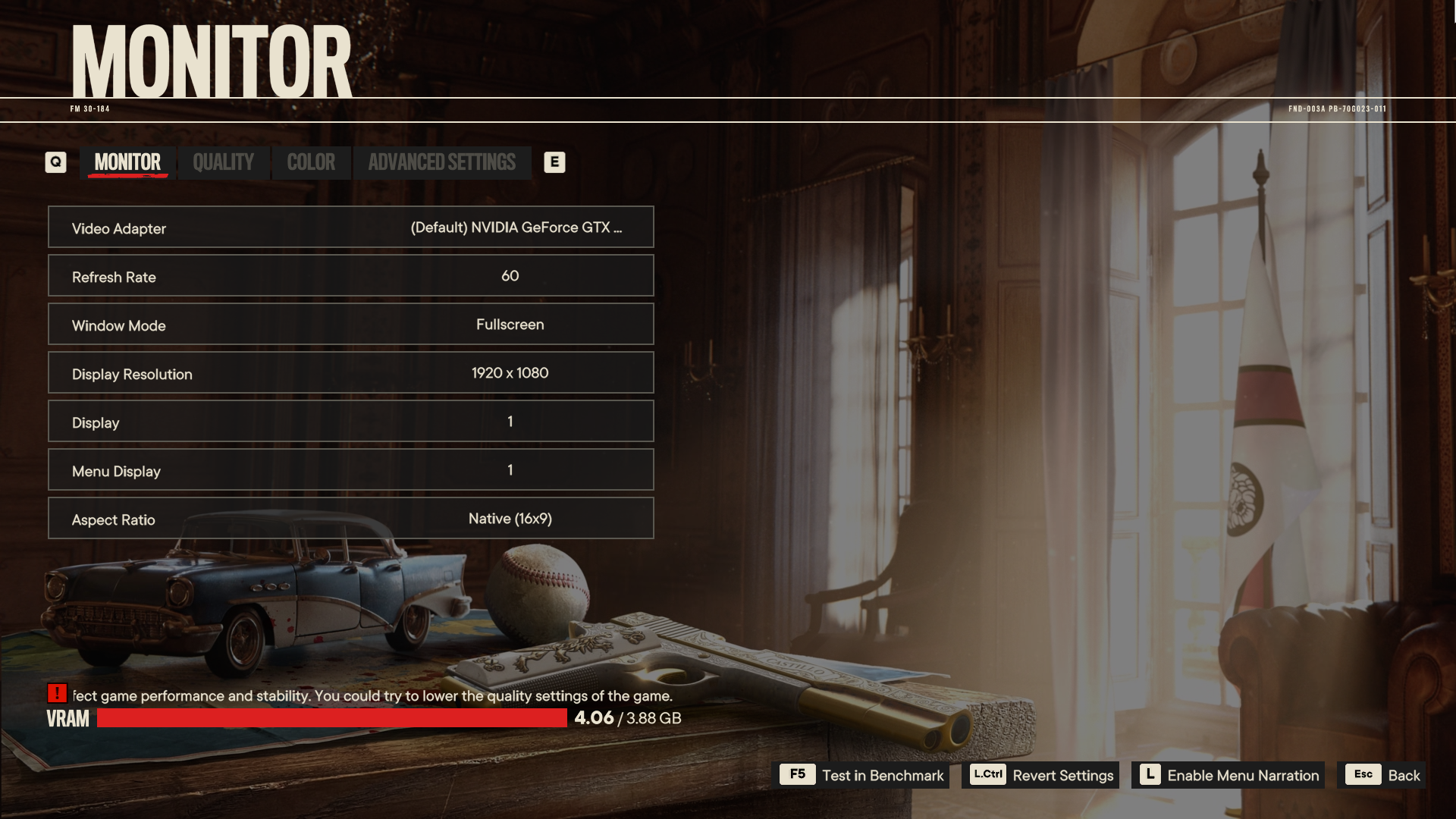Go to the Advanced Settings tab

pos(441,162)
